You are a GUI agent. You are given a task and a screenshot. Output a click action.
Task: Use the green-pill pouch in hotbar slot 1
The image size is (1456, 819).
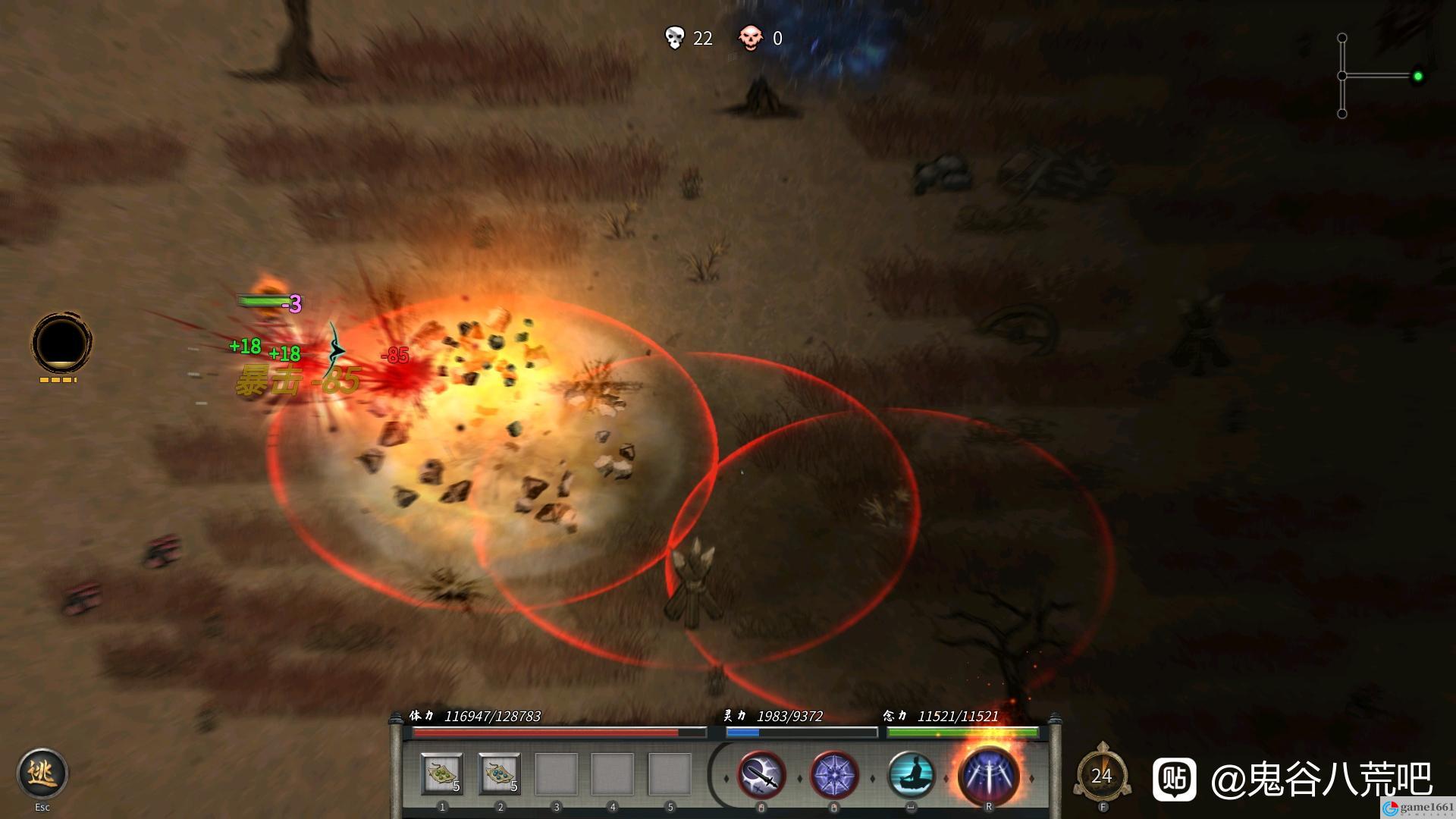click(442, 774)
